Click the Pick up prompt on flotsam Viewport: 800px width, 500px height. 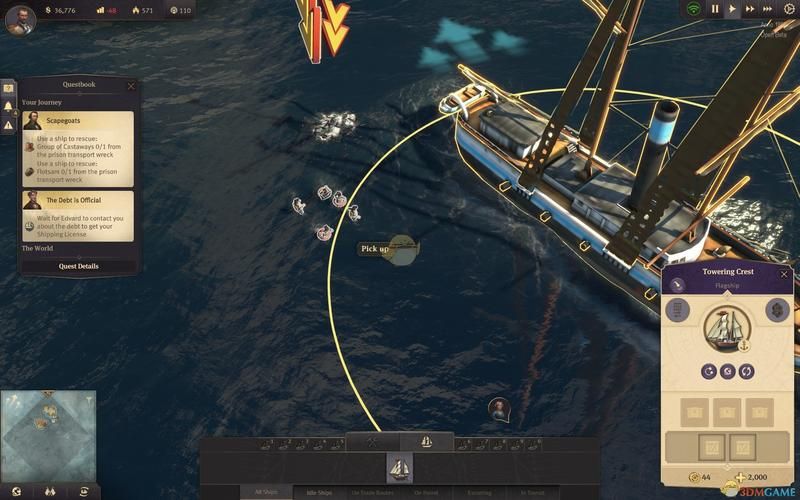point(374,249)
